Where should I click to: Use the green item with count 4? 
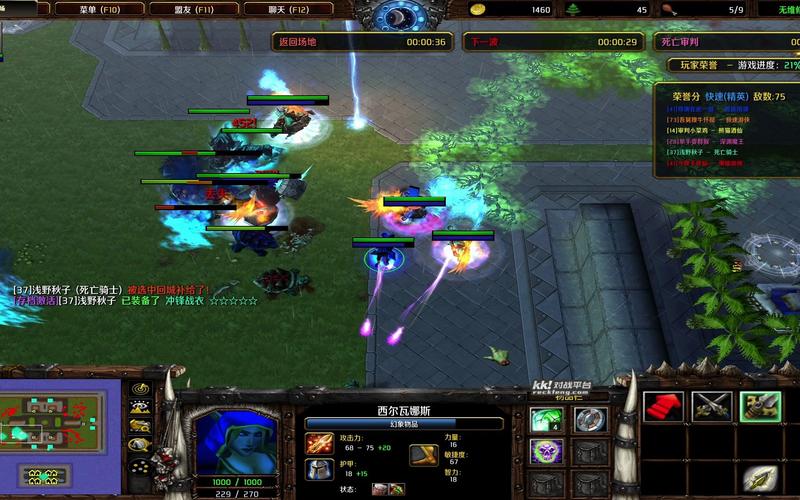[x=547, y=419]
